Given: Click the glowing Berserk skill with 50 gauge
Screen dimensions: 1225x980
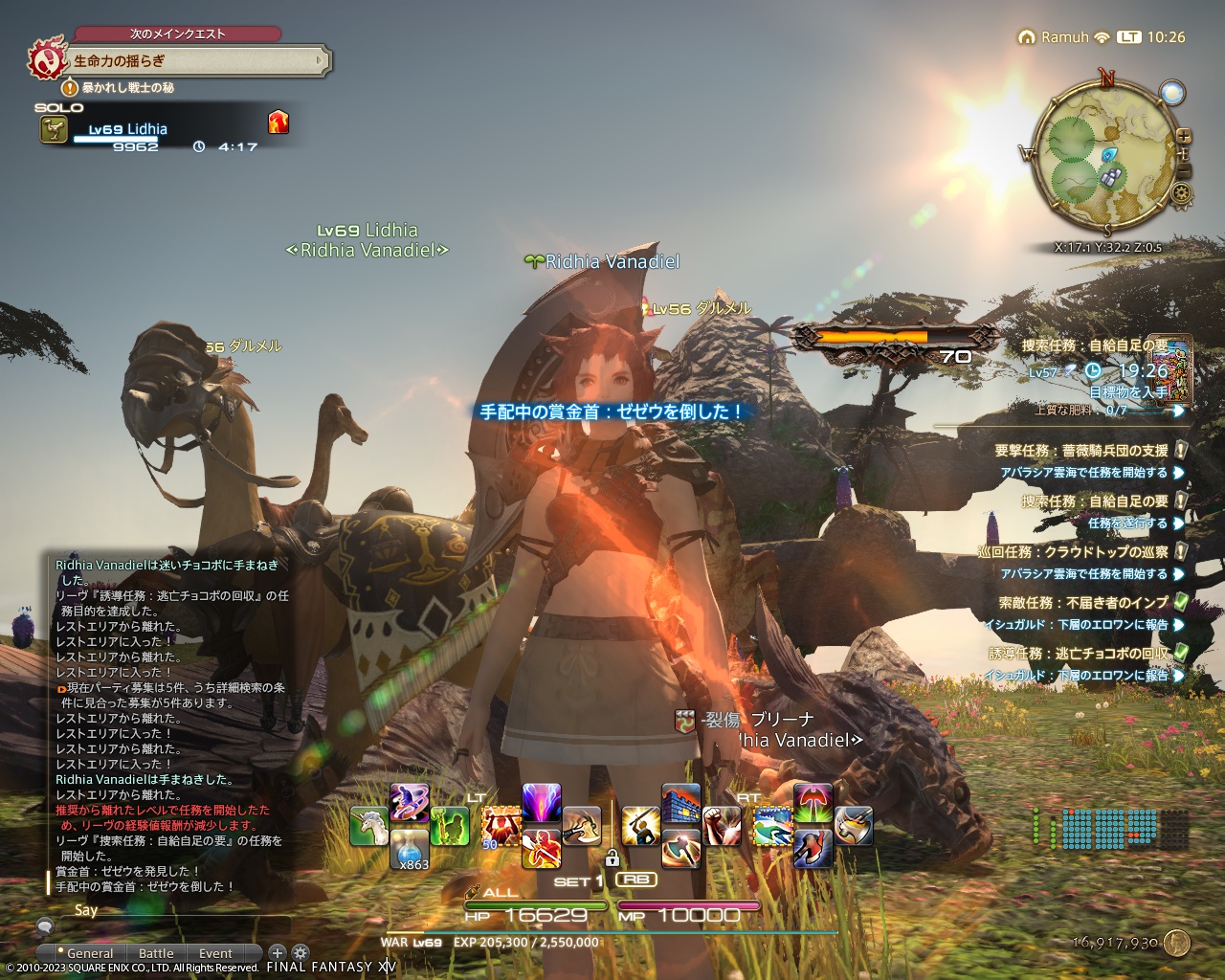Looking at the screenshot, I should coord(502,825).
